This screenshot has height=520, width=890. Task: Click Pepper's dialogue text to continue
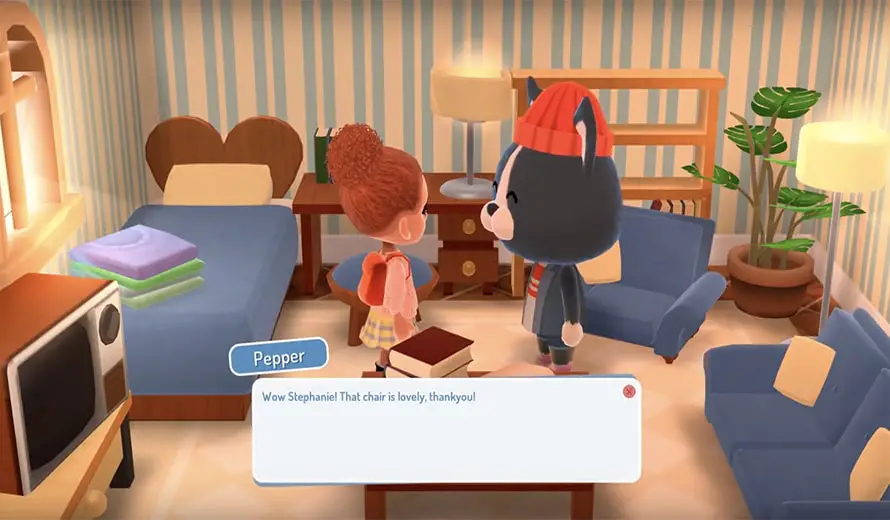coord(368,397)
